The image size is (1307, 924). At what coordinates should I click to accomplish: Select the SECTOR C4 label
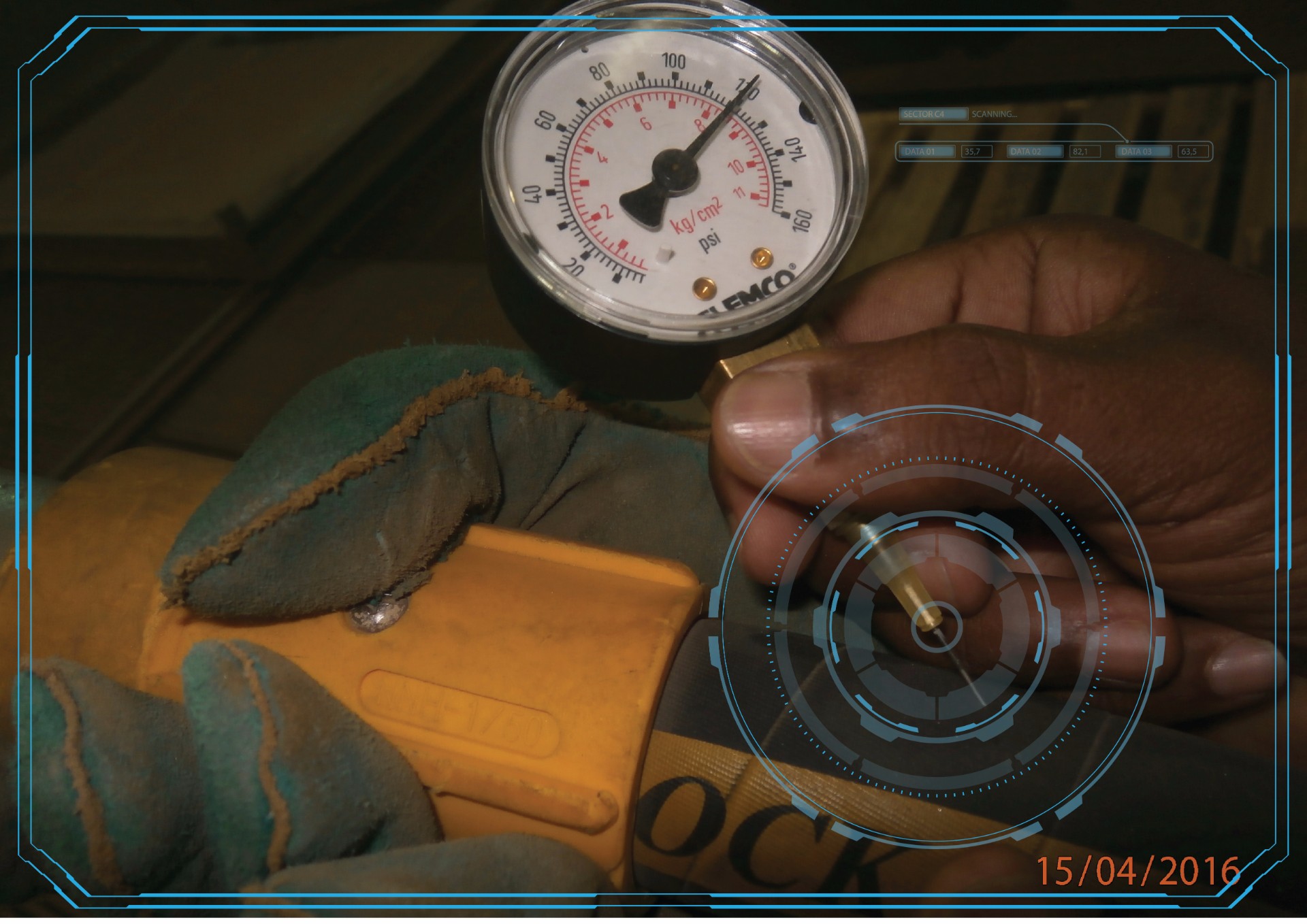click(932, 114)
